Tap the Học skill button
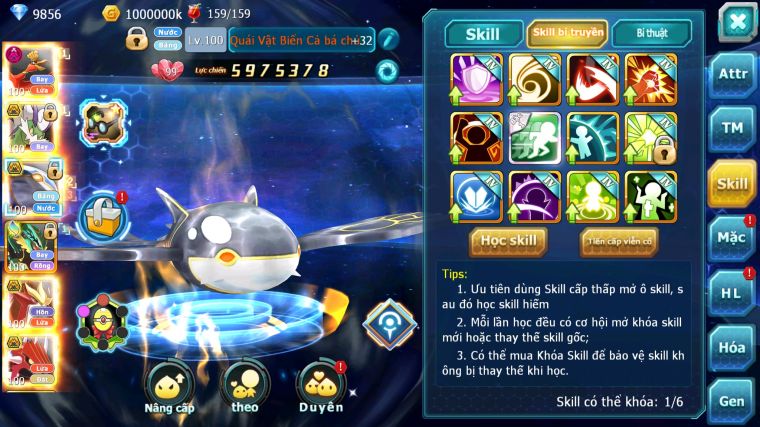 click(x=508, y=240)
